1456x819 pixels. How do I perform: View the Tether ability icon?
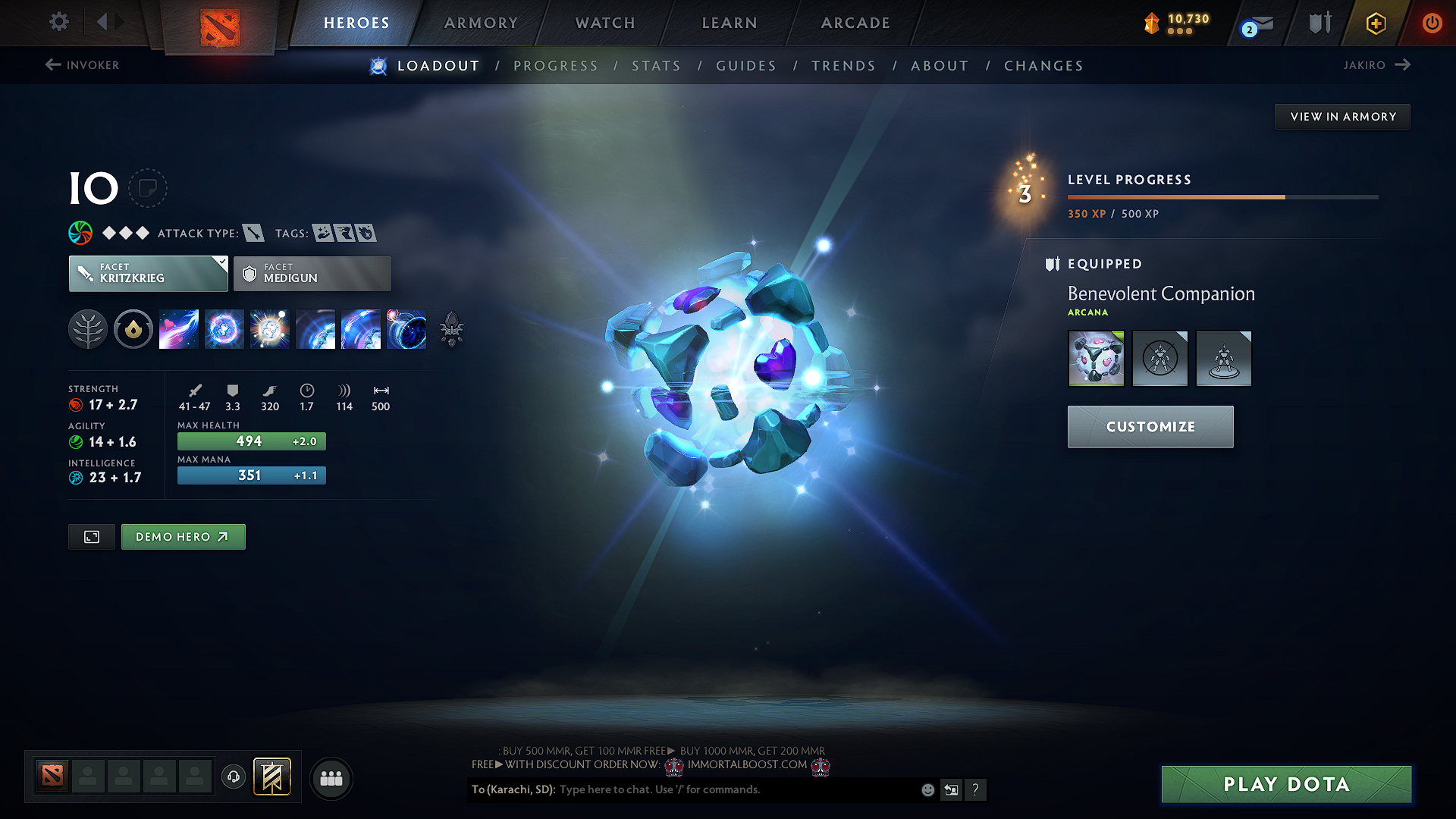point(178,329)
